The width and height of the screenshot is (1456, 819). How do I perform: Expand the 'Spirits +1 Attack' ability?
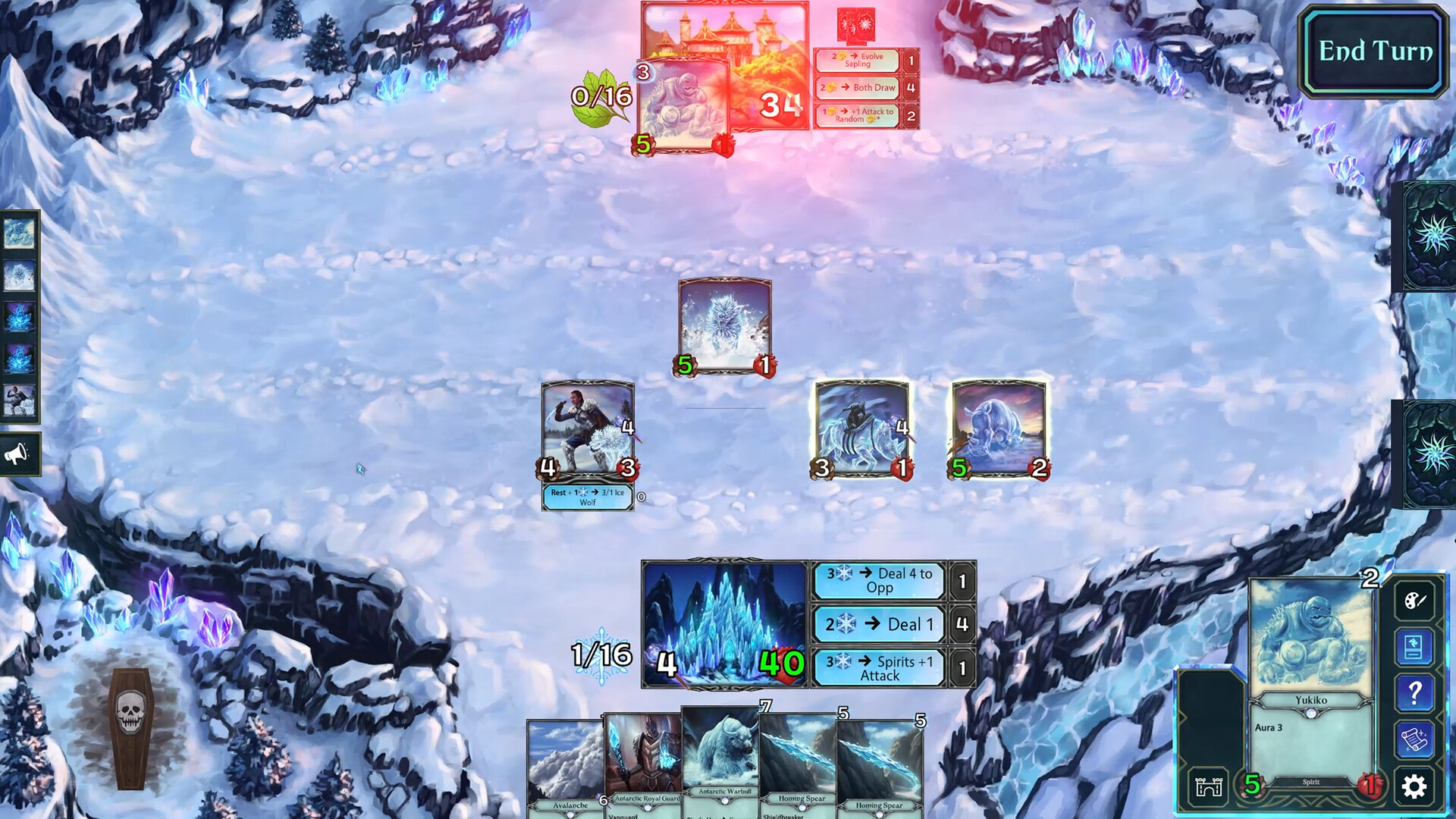coord(878,667)
